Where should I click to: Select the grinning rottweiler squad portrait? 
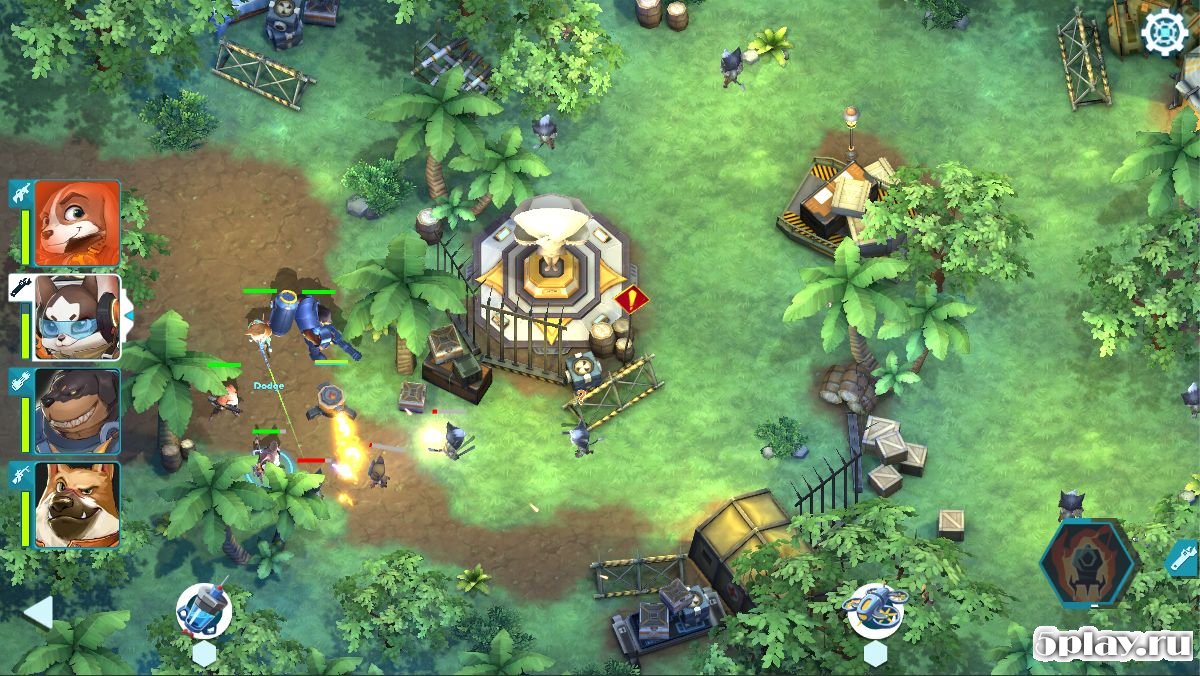(x=77, y=411)
